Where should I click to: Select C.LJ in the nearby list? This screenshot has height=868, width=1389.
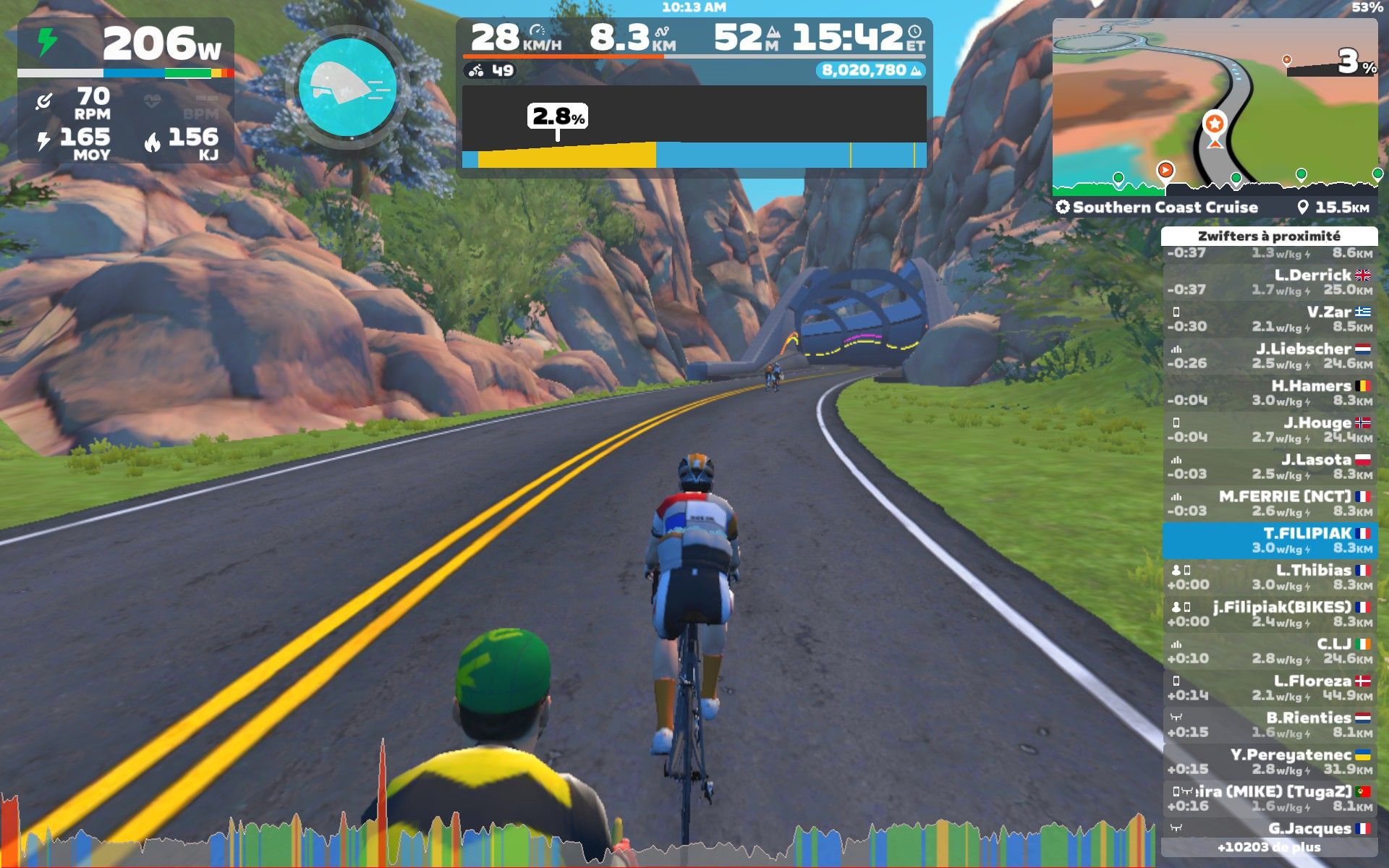pos(1270,651)
